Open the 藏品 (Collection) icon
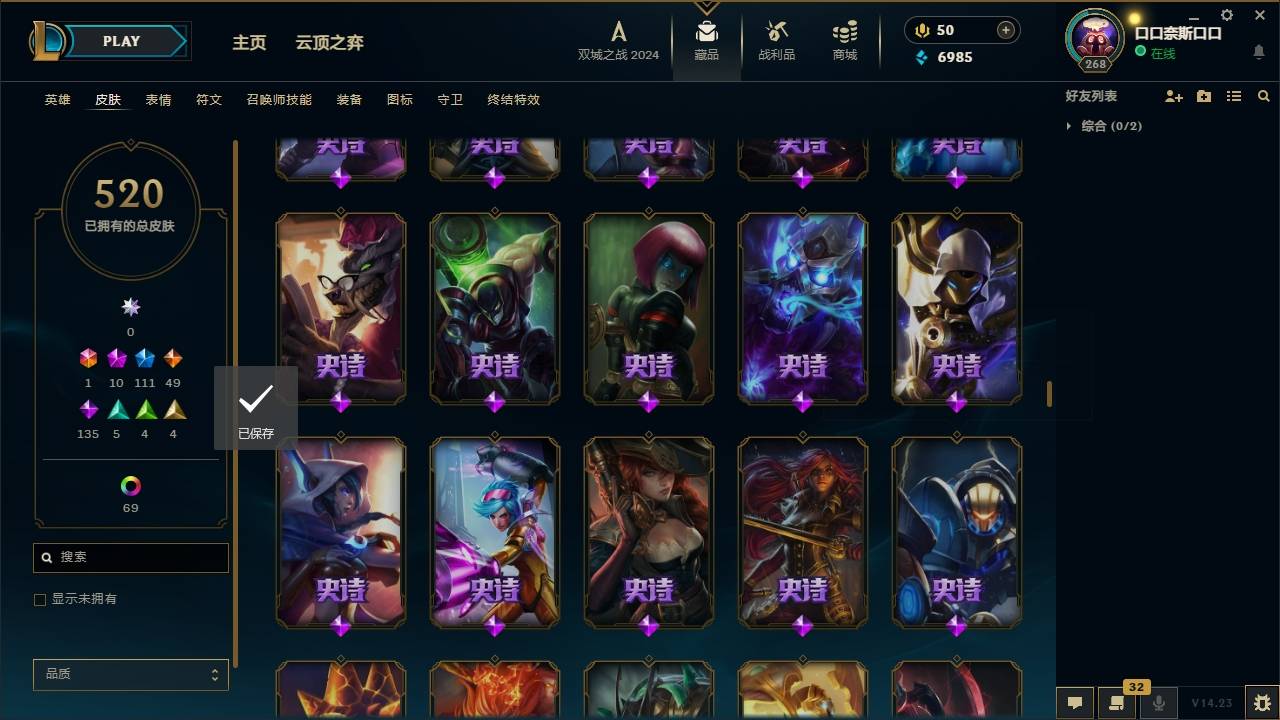The image size is (1280, 720). (706, 40)
